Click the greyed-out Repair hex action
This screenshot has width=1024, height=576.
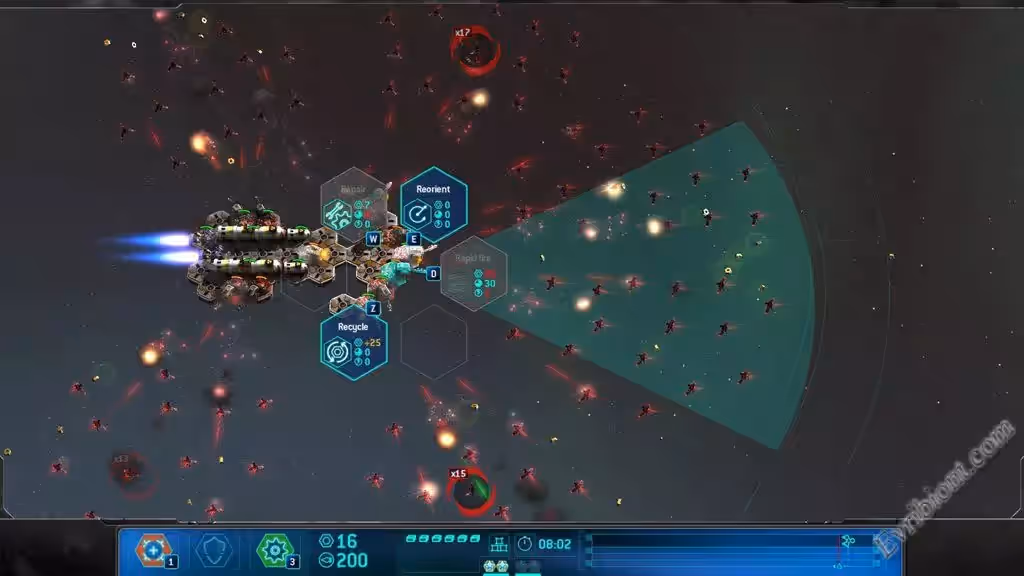[353, 205]
